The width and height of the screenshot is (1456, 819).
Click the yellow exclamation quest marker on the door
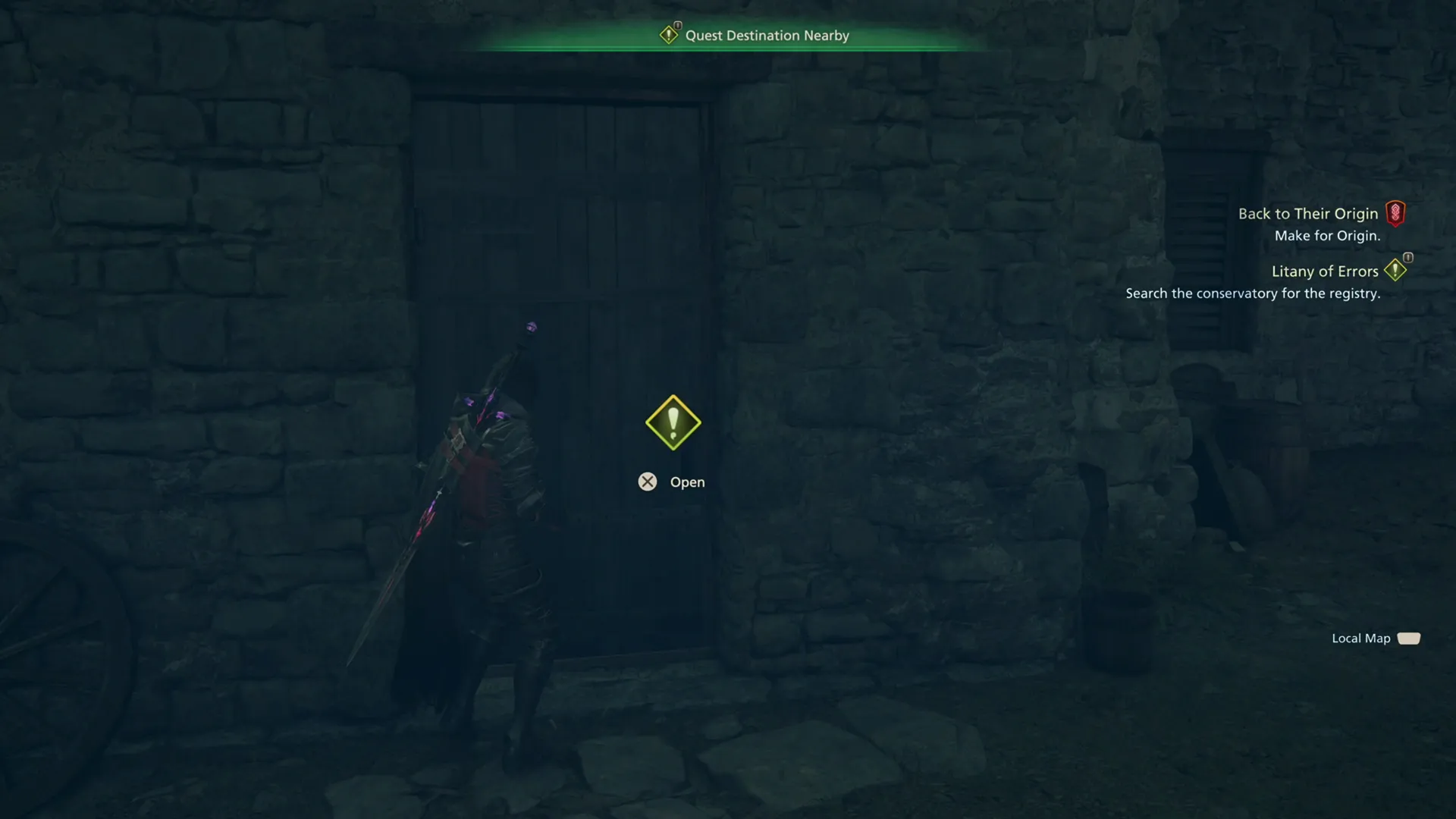coord(672,422)
